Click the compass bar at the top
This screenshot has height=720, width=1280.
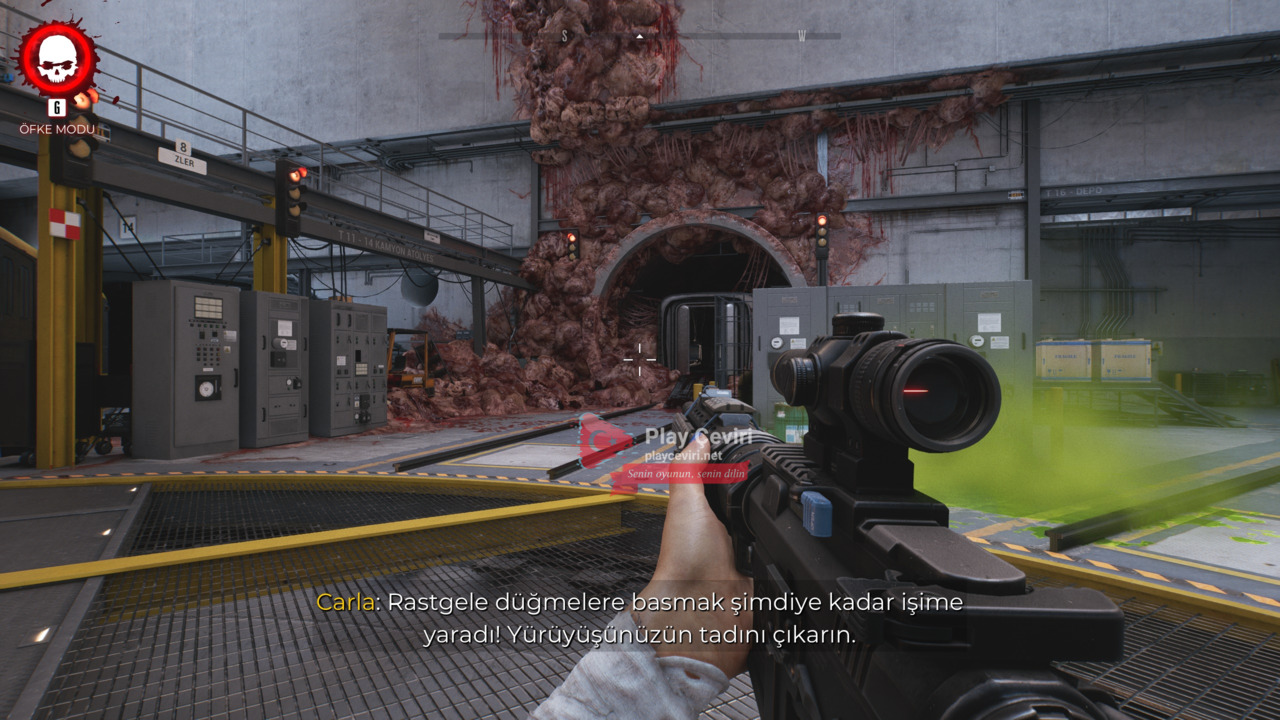click(639, 36)
